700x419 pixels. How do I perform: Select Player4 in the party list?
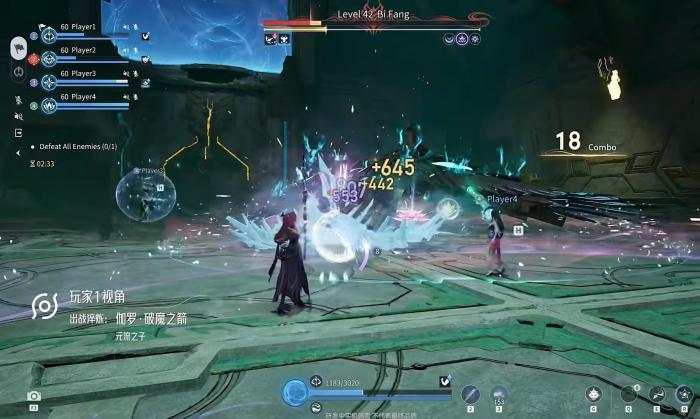click(x=78, y=97)
